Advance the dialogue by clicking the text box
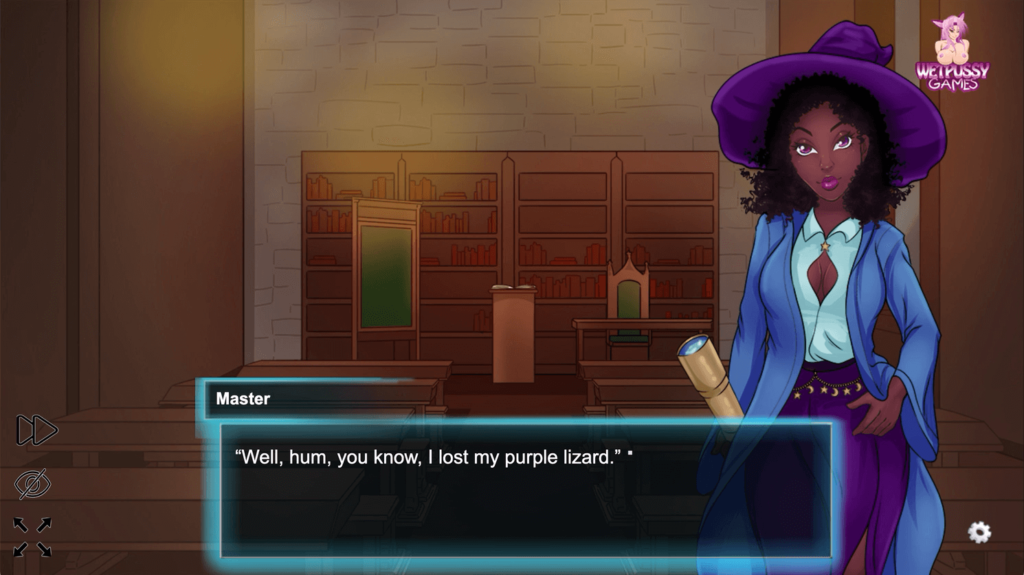Viewport: 1024px width, 575px height. [526, 490]
